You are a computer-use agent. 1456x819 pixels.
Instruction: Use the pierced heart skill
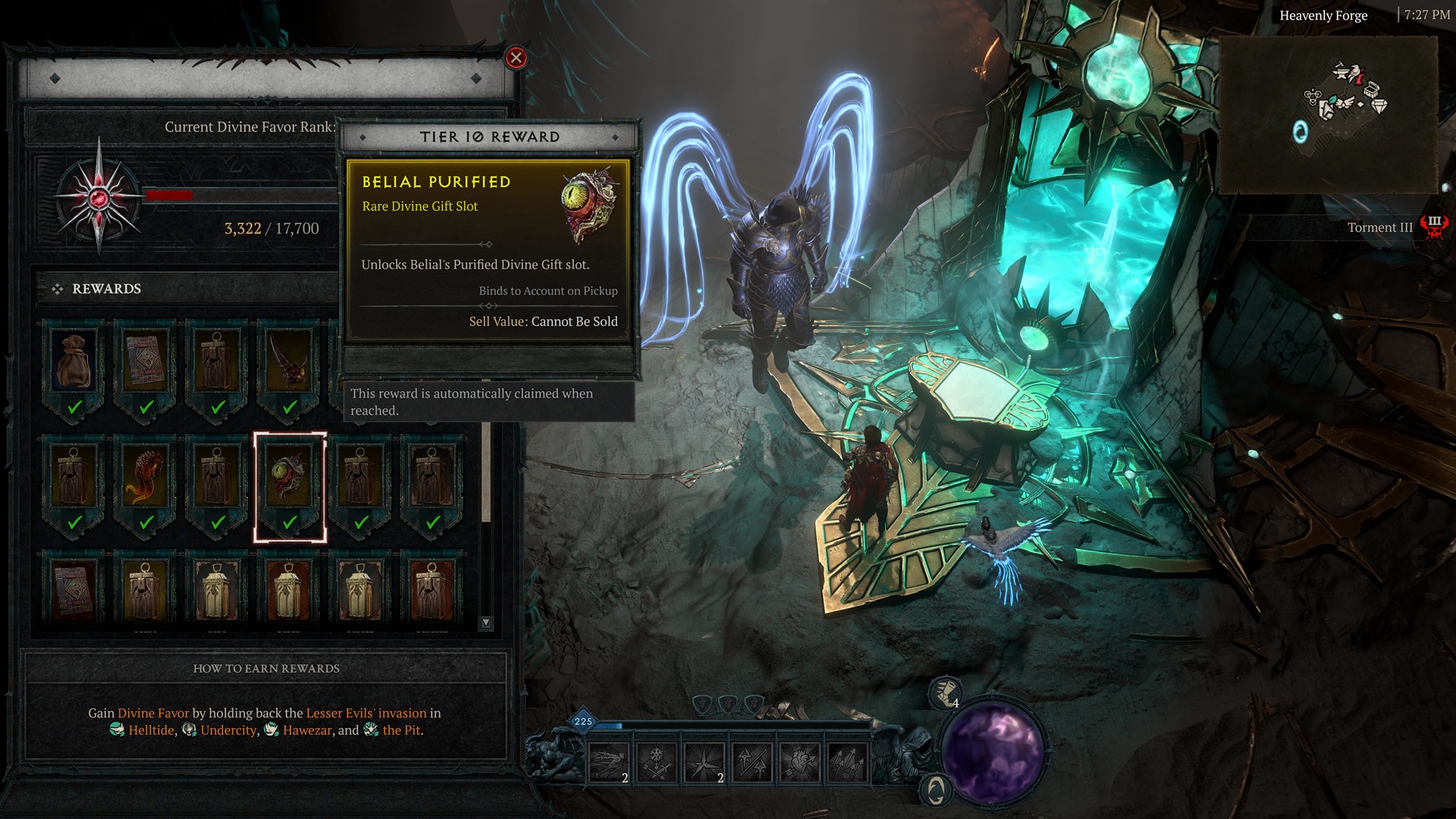coord(799,761)
